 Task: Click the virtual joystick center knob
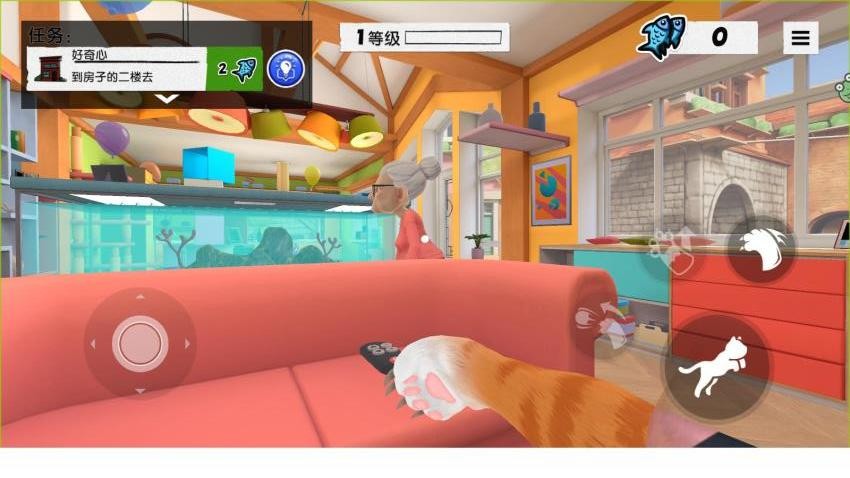pyautogui.click(x=140, y=343)
